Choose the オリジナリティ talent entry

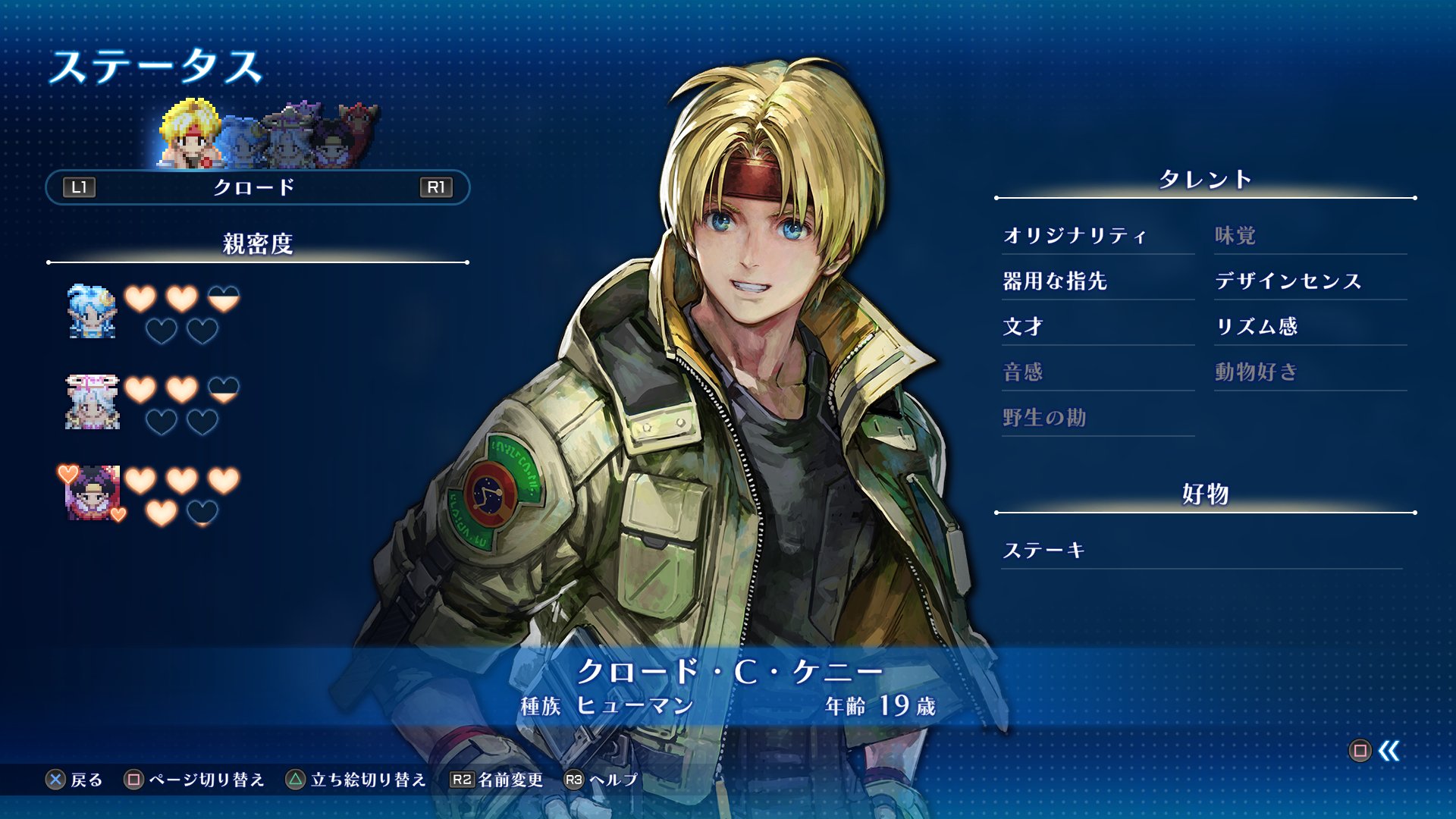point(1075,236)
